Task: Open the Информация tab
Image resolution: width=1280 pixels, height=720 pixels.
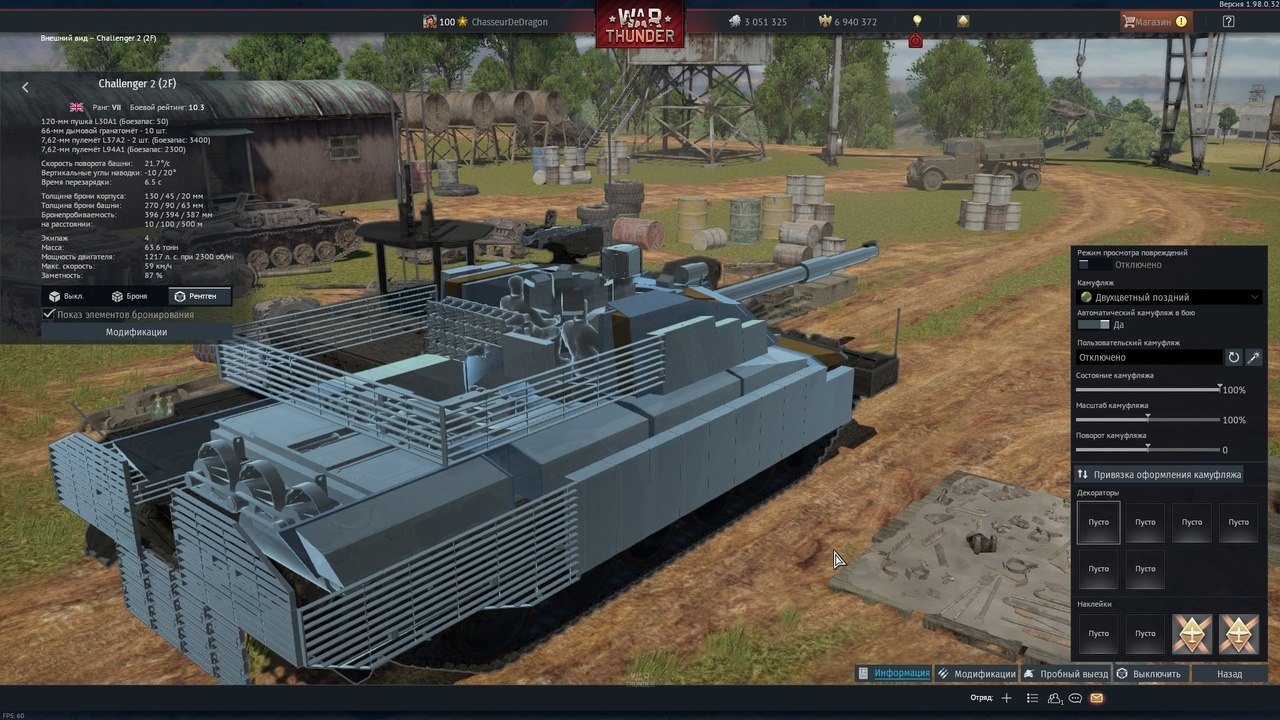Action: (x=894, y=673)
